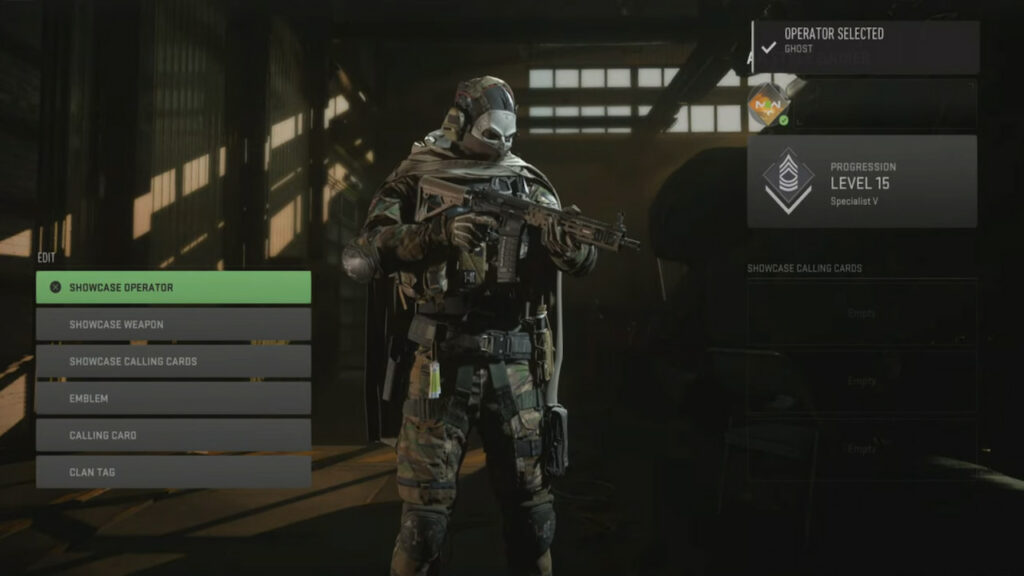Select the MW emblem icon
This screenshot has height=576, width=1024.
(769, 103)
